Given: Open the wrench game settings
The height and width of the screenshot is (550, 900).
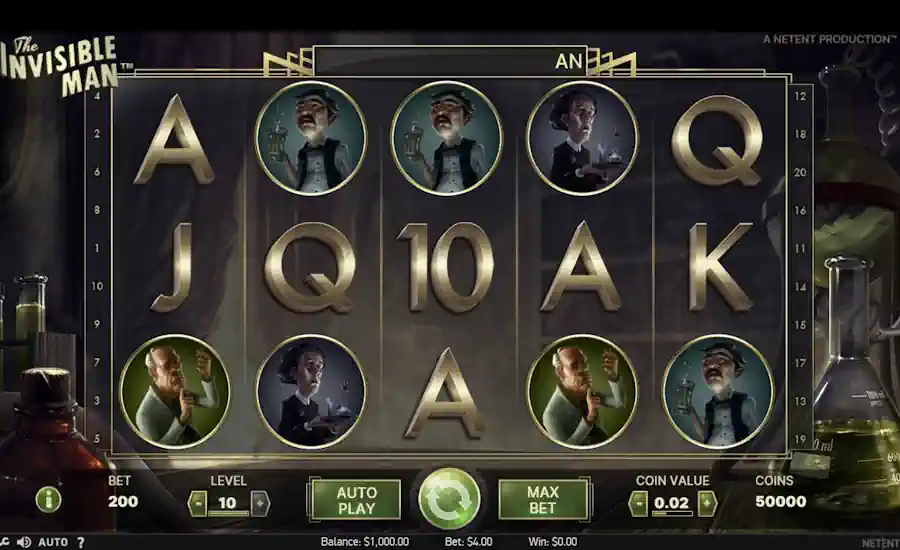Looking at the screenshot, I should (x=6, y=542).
